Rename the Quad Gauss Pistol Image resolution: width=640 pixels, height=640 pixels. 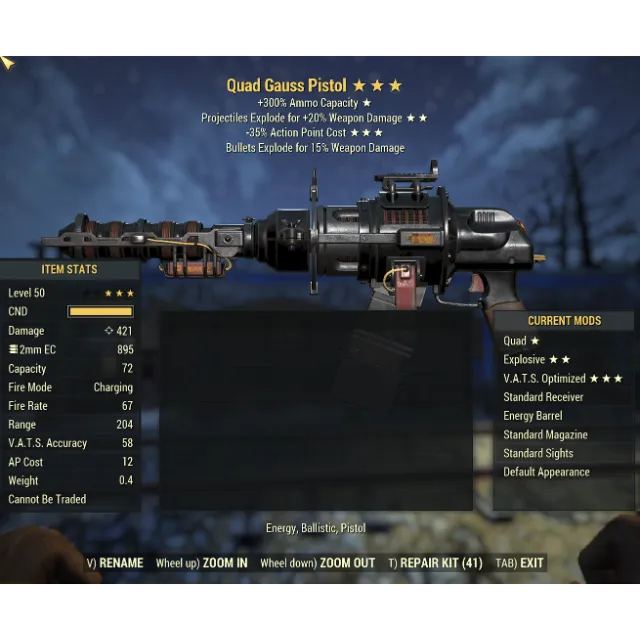(115, 563)
